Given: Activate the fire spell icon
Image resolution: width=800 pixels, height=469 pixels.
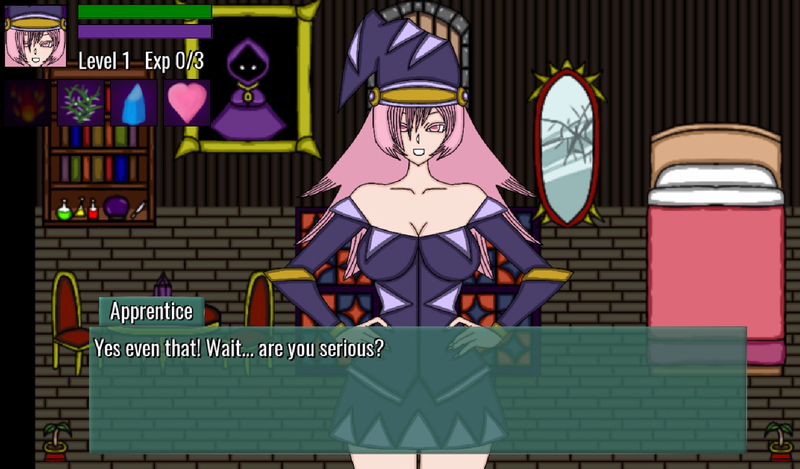Looking at the screenshot, I should point(28,103).
